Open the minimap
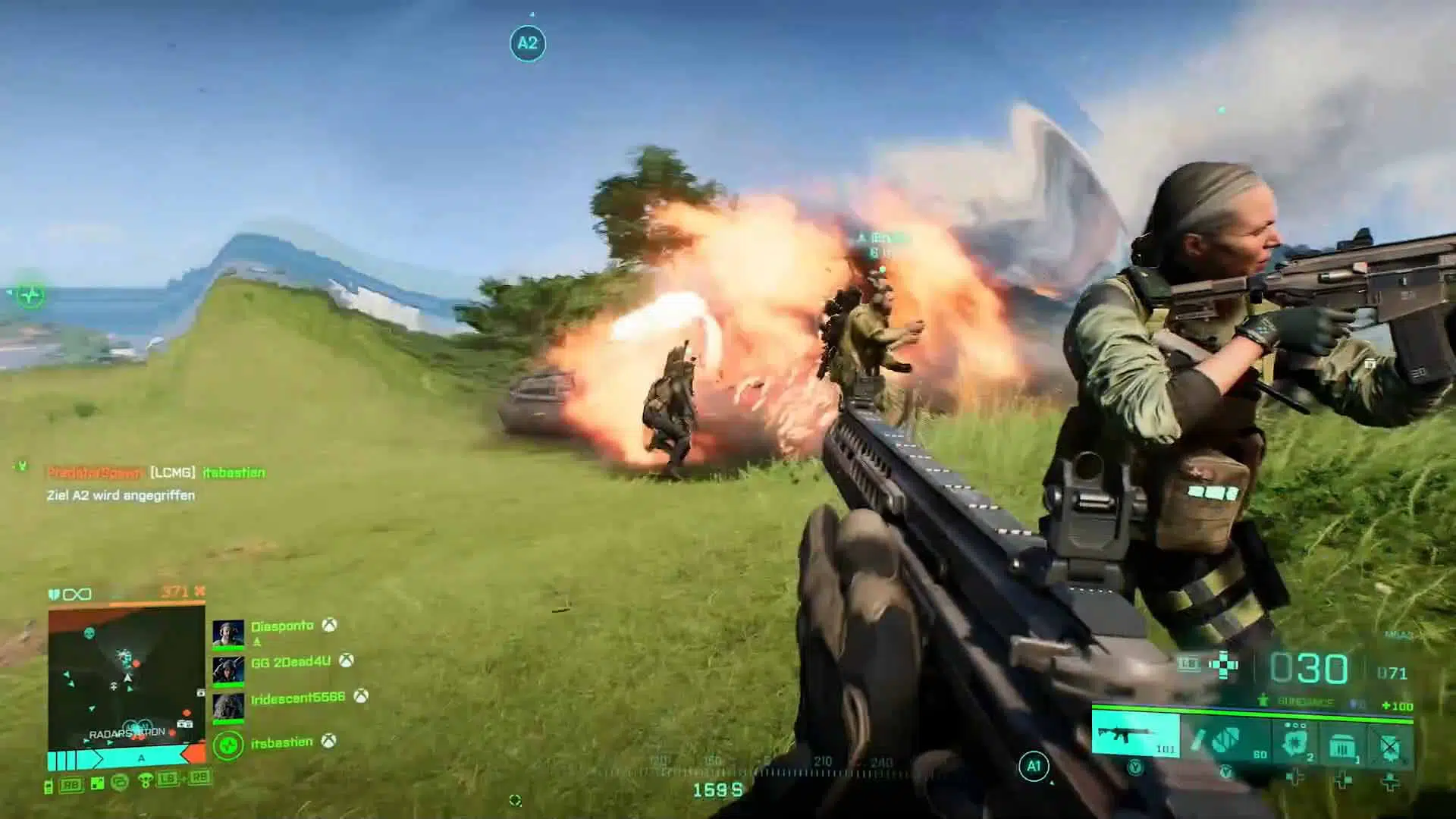This screenshot has width=1456, height=819. tap(127, 677)
